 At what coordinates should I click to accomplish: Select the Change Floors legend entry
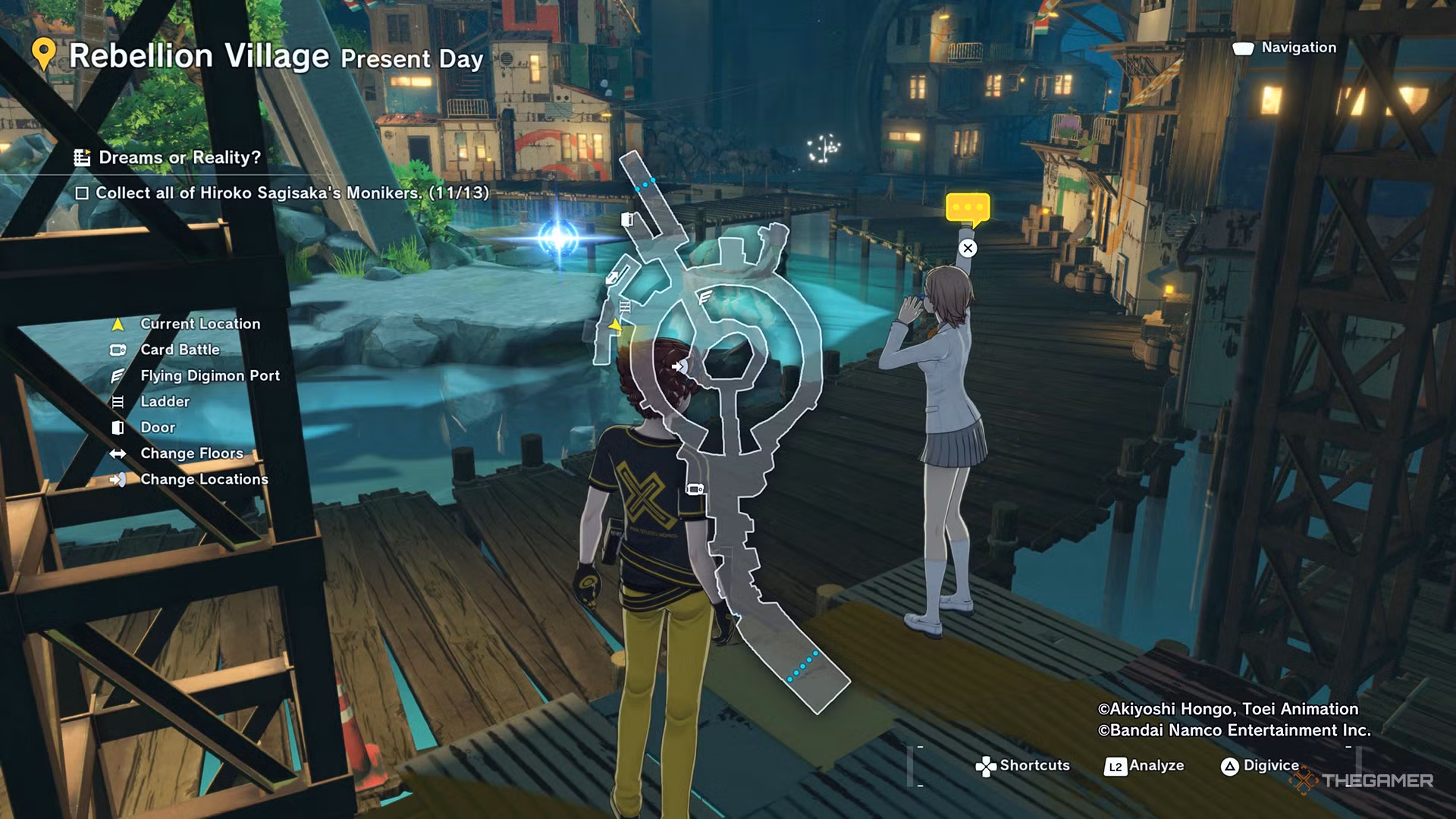click(x=192, y=453)
